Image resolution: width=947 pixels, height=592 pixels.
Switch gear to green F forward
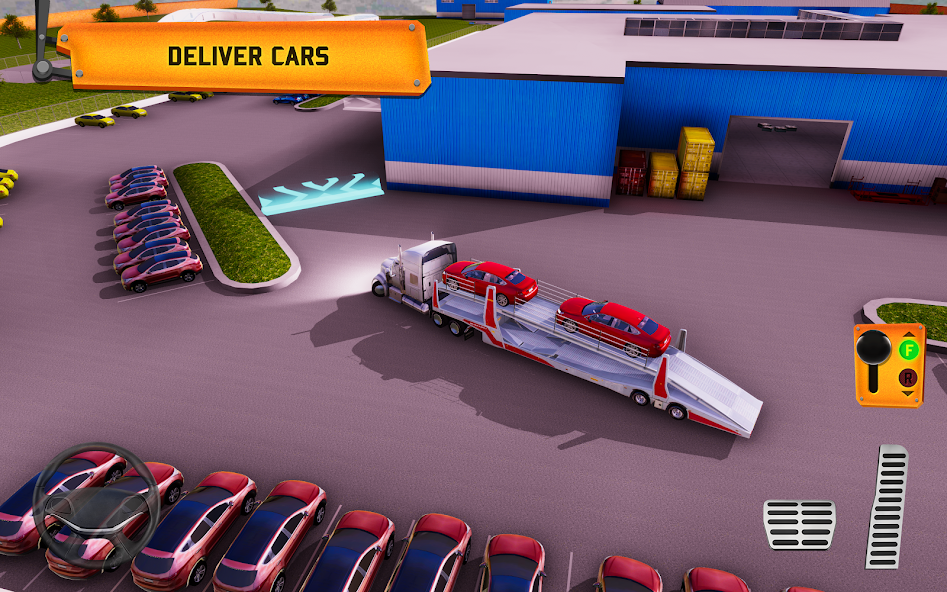pyautogui.click(x=908, y=350)
